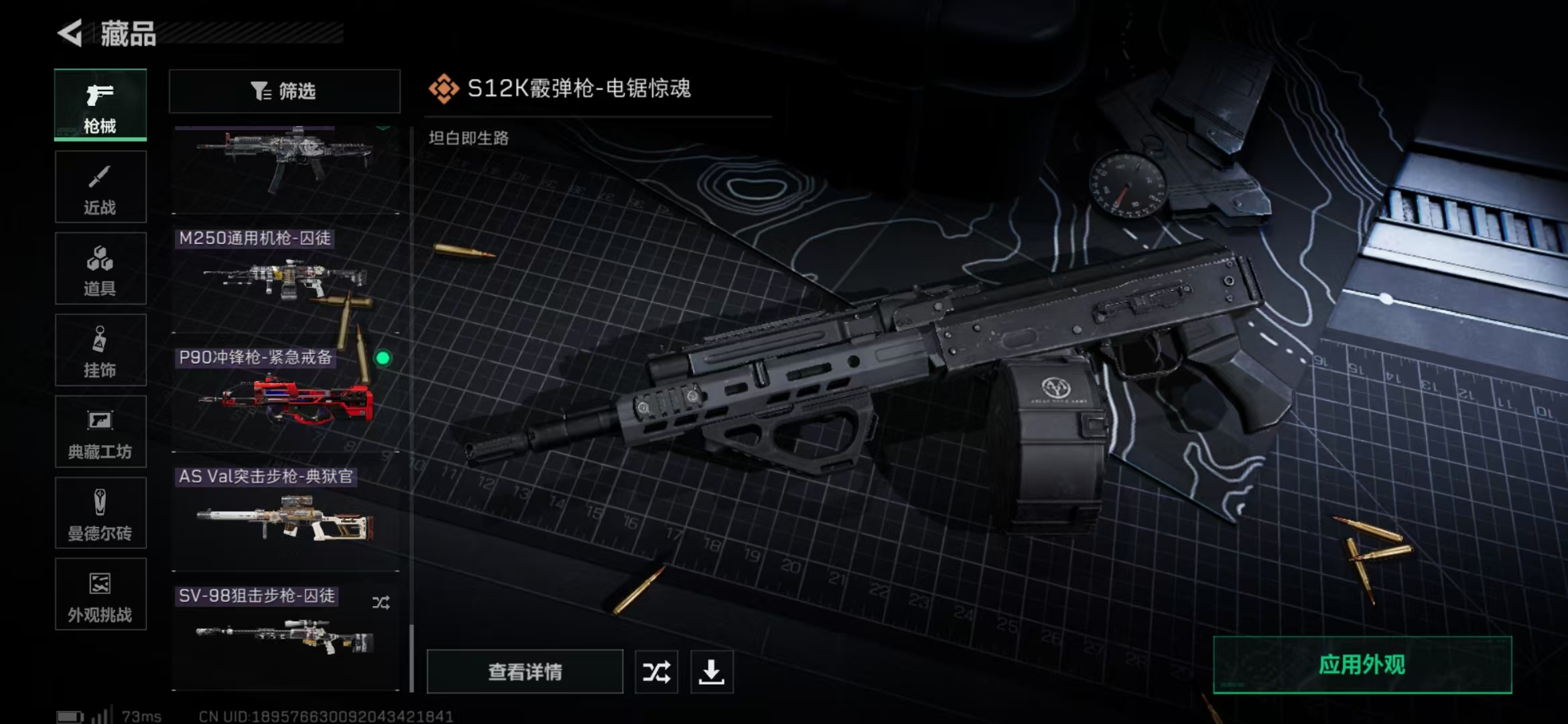1568x724 pixels.
Task: Open the 挂饰 charms category
Action: 99,350
